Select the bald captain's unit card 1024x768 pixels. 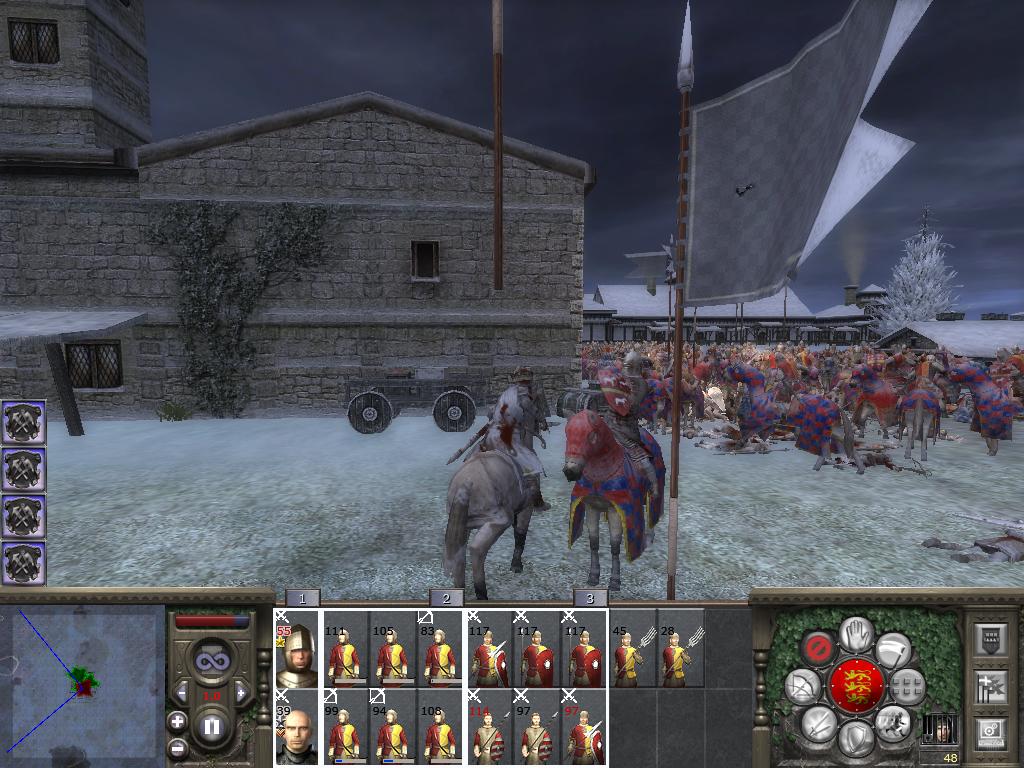pyautogui.click(x=296, y=727)
